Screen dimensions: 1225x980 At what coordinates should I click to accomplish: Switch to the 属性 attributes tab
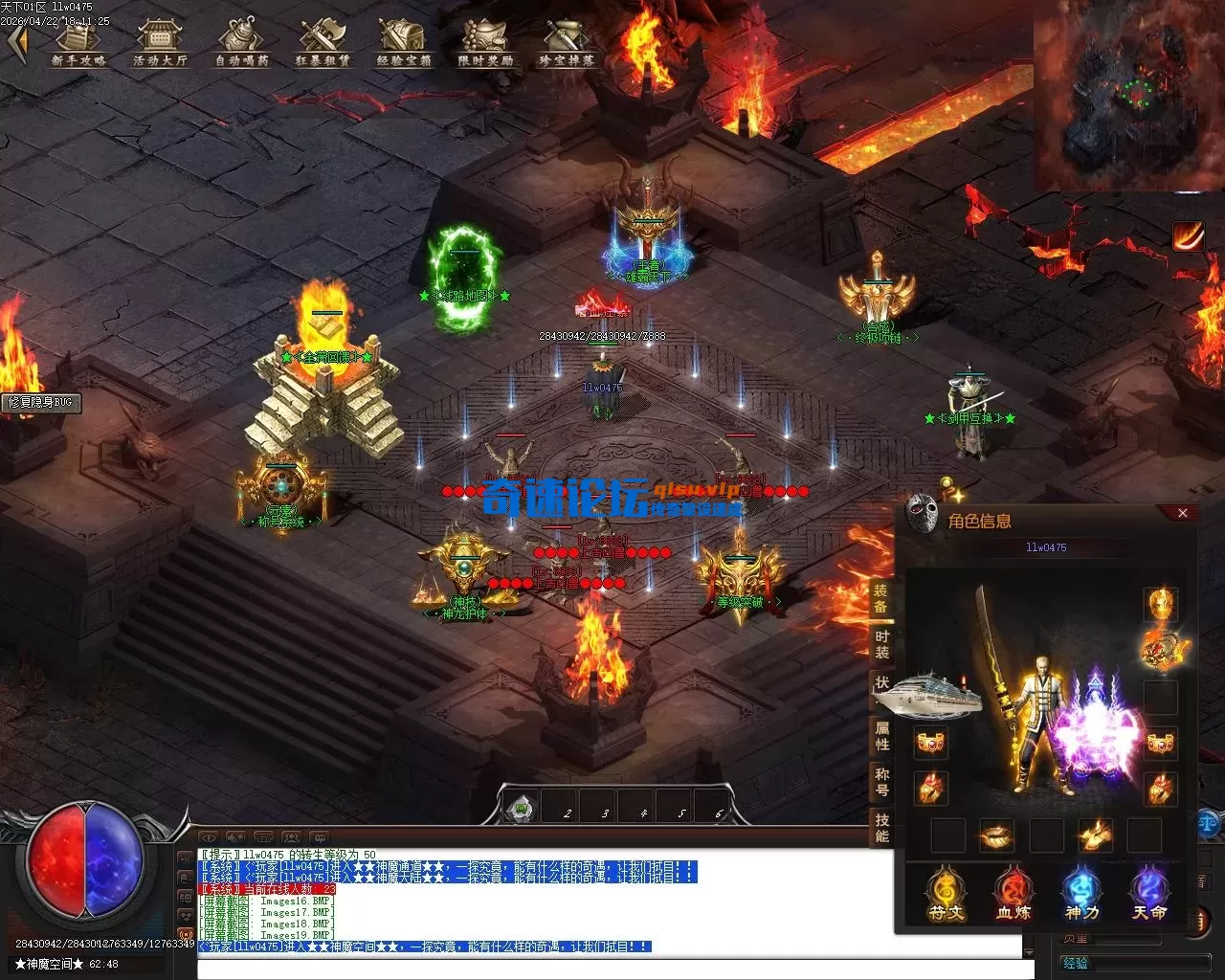click(x=881, y=736)
